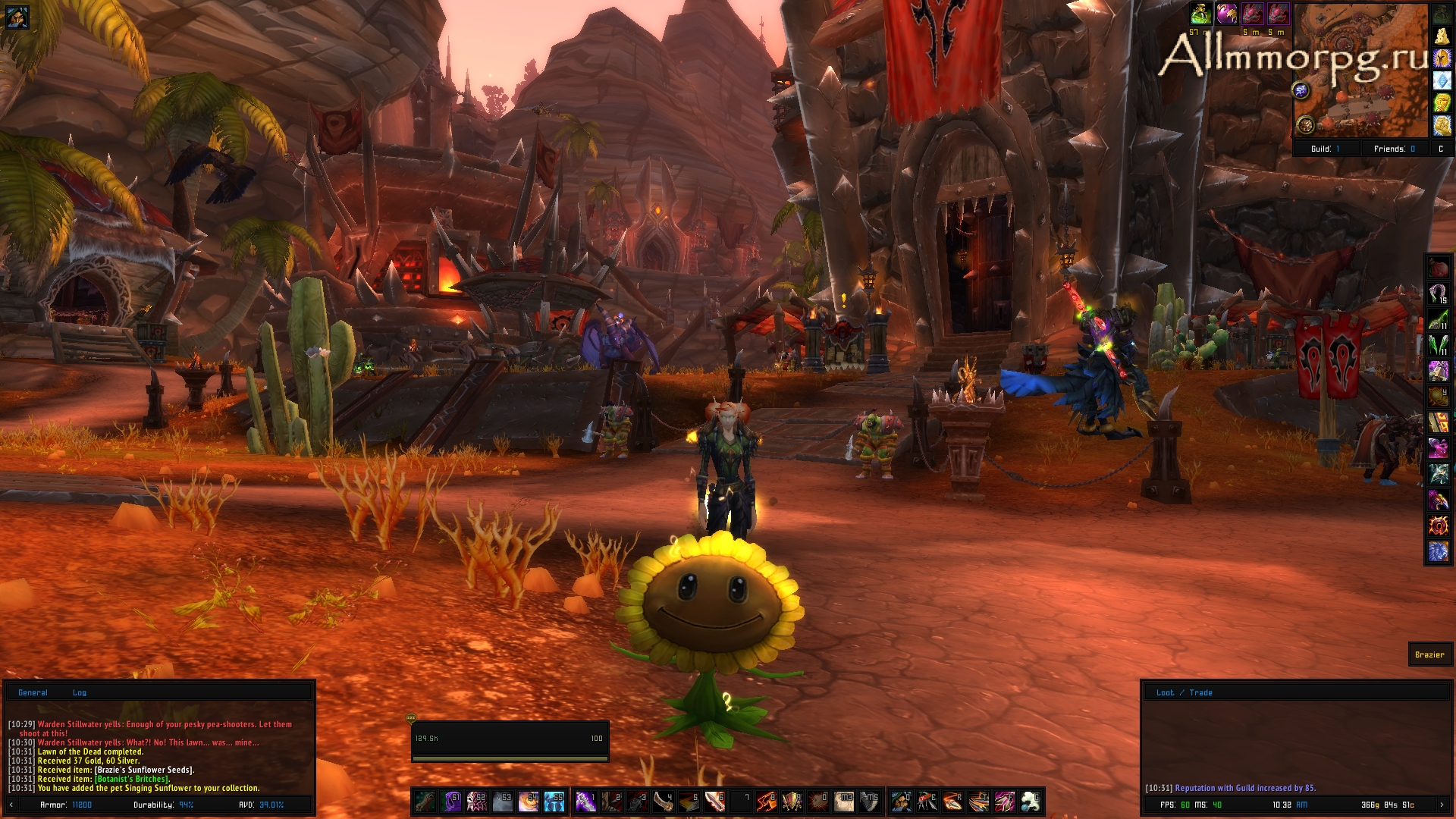Open the Loot / Trade chat tab

pyautogui.click(x=1185, y=692)
